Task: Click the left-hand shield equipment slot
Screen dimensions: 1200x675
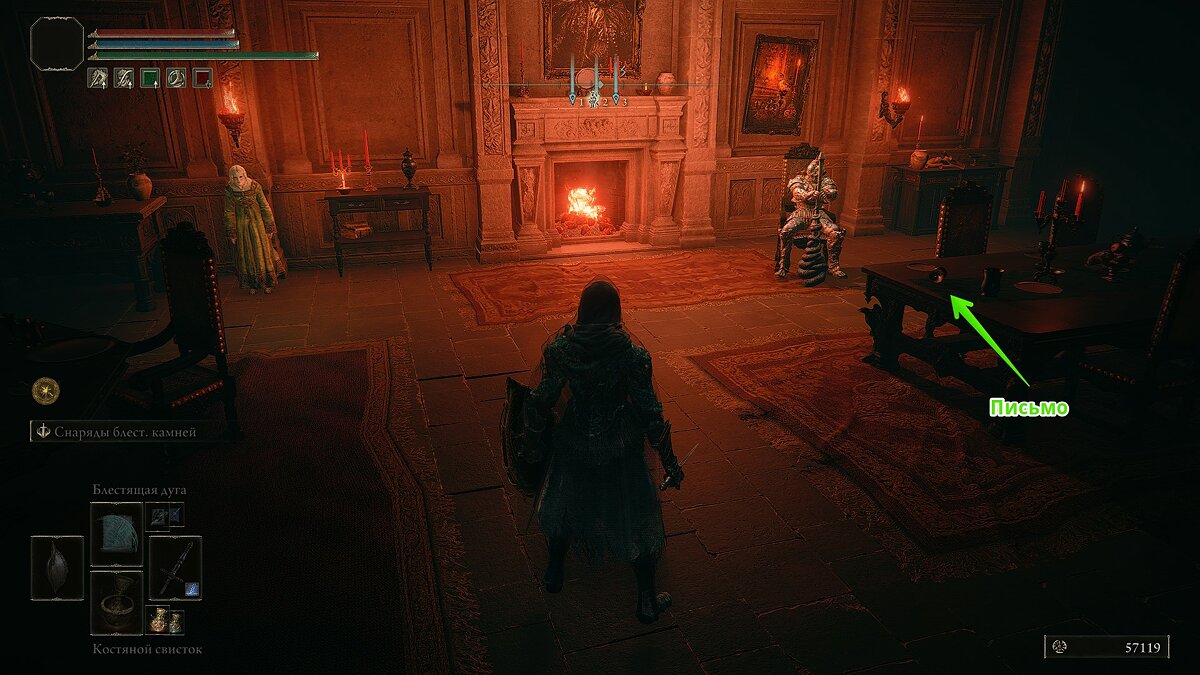Action: click(57, 568)
